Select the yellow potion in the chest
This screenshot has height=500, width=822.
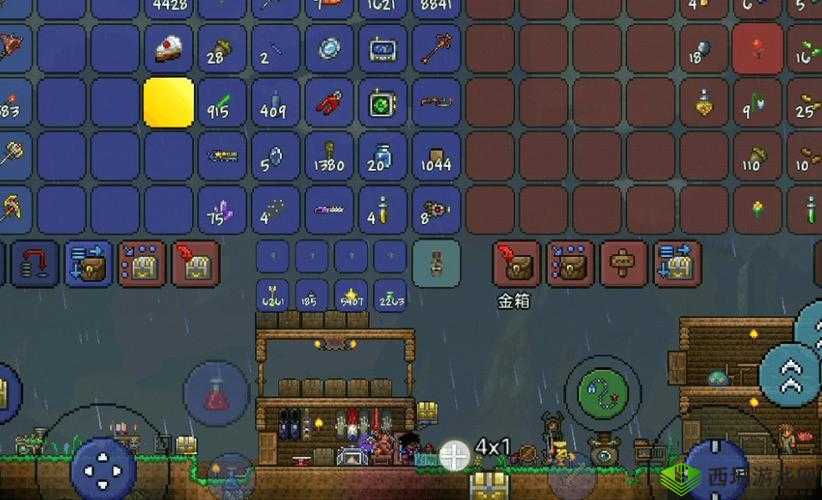click(x=705, y=102)
